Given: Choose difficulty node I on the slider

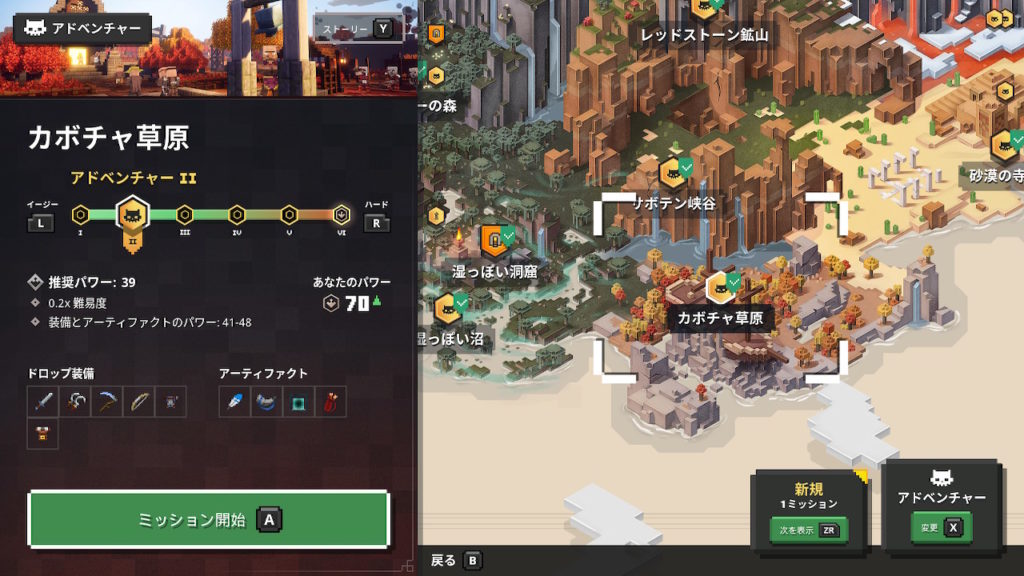Looking at the screenshot, I should point(80,214).
